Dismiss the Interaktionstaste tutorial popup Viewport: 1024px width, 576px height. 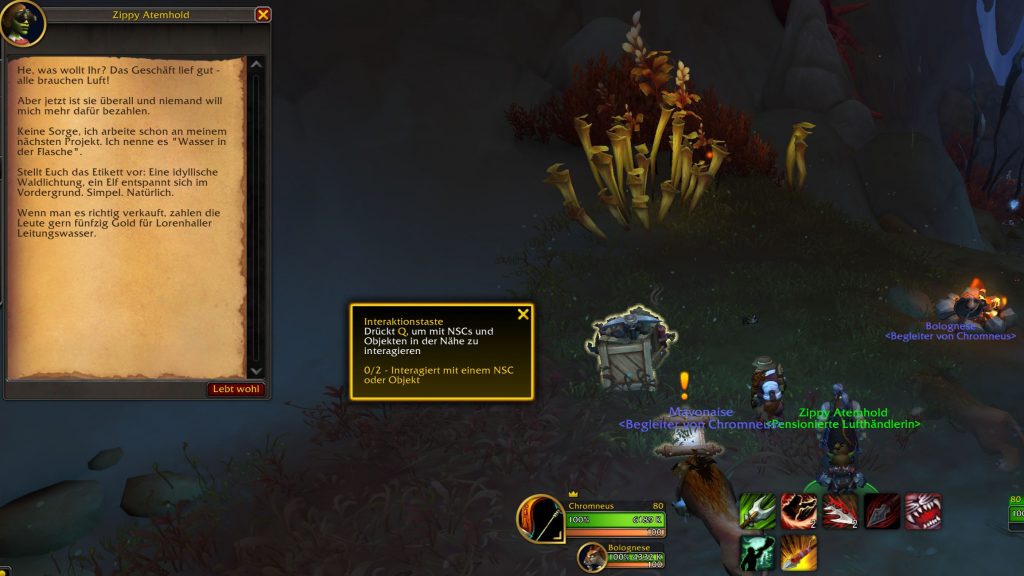tap(523, 314)
